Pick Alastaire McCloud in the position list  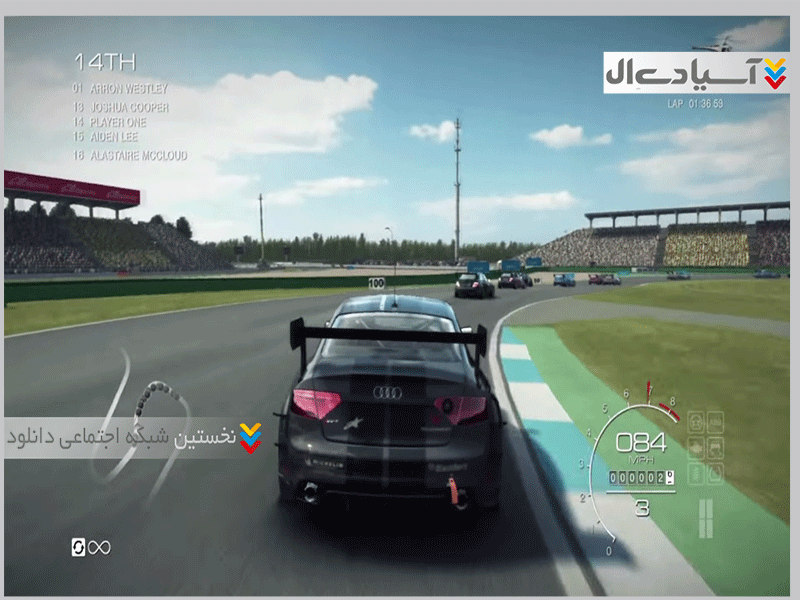(136, 155)
